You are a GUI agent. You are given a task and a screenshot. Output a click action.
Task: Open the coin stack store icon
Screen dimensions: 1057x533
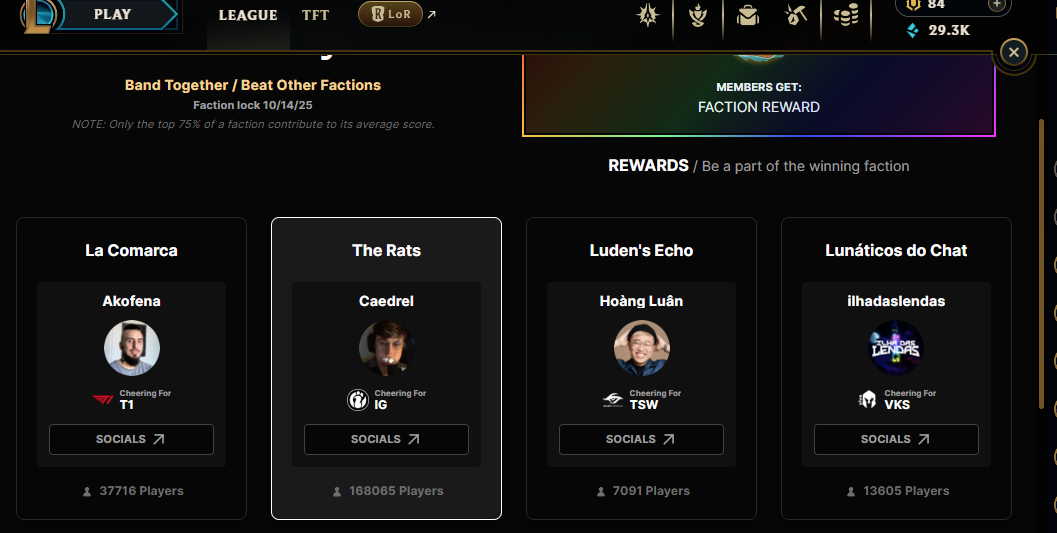(846, 16)
